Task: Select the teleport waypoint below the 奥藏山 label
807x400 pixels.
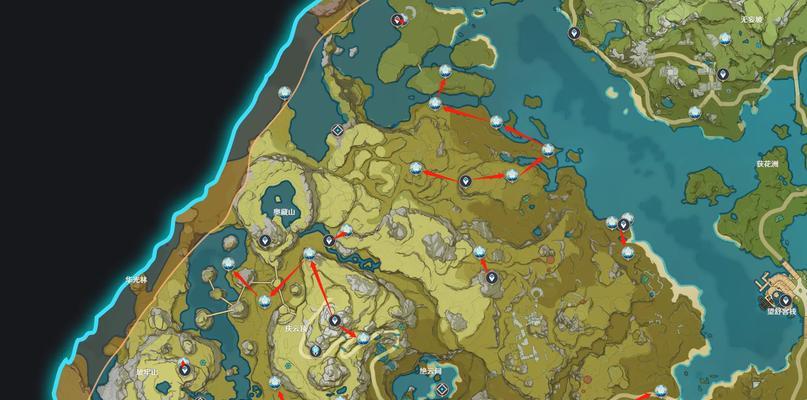Action: (x=265, y=240)
